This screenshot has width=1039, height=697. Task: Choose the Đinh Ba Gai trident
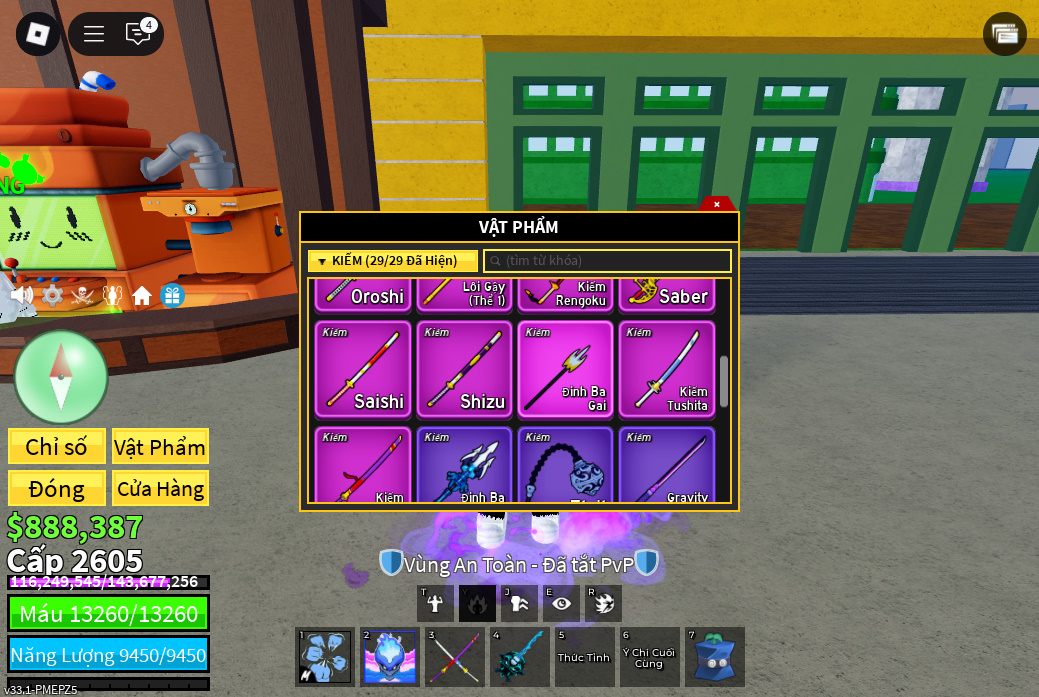[565, 369]
